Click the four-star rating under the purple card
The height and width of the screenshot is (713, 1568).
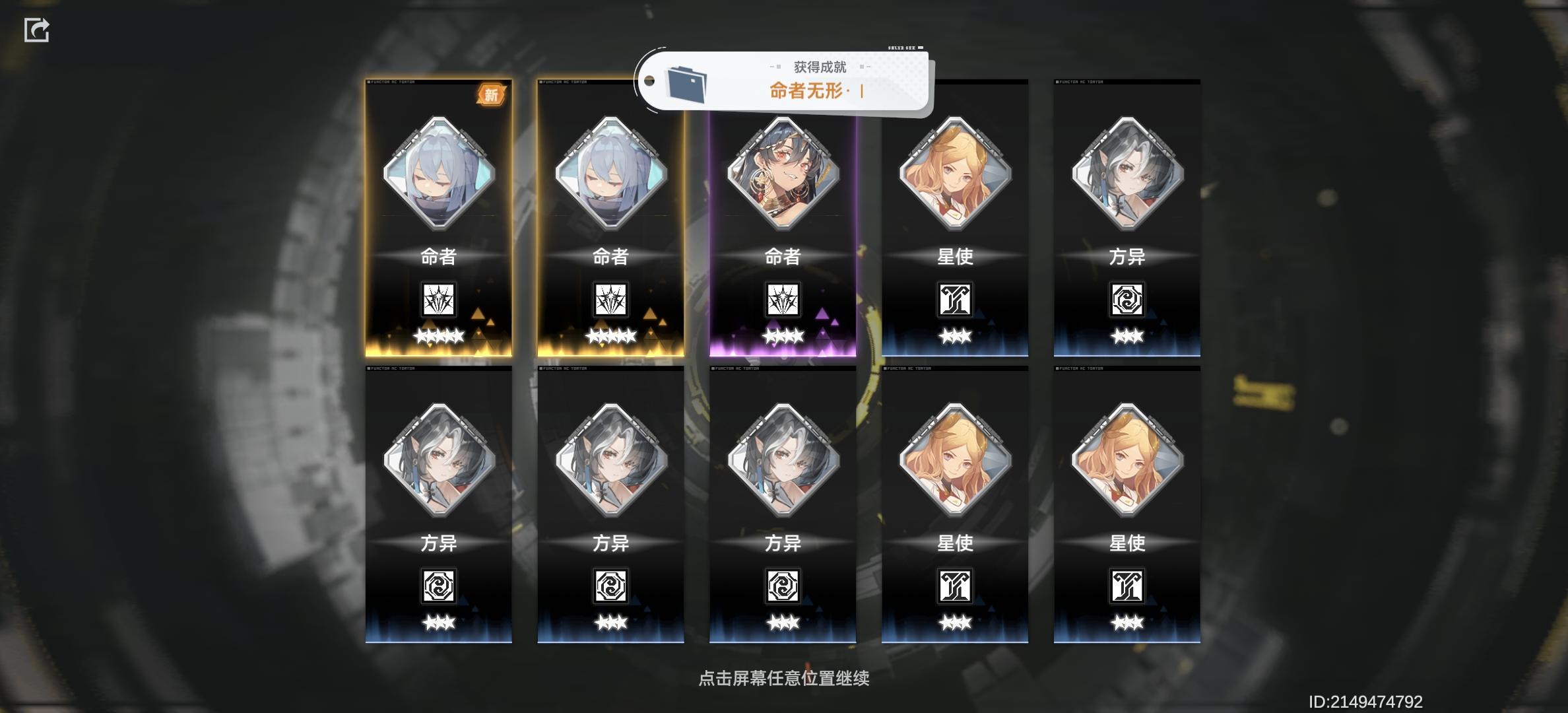tap(783, 339)
